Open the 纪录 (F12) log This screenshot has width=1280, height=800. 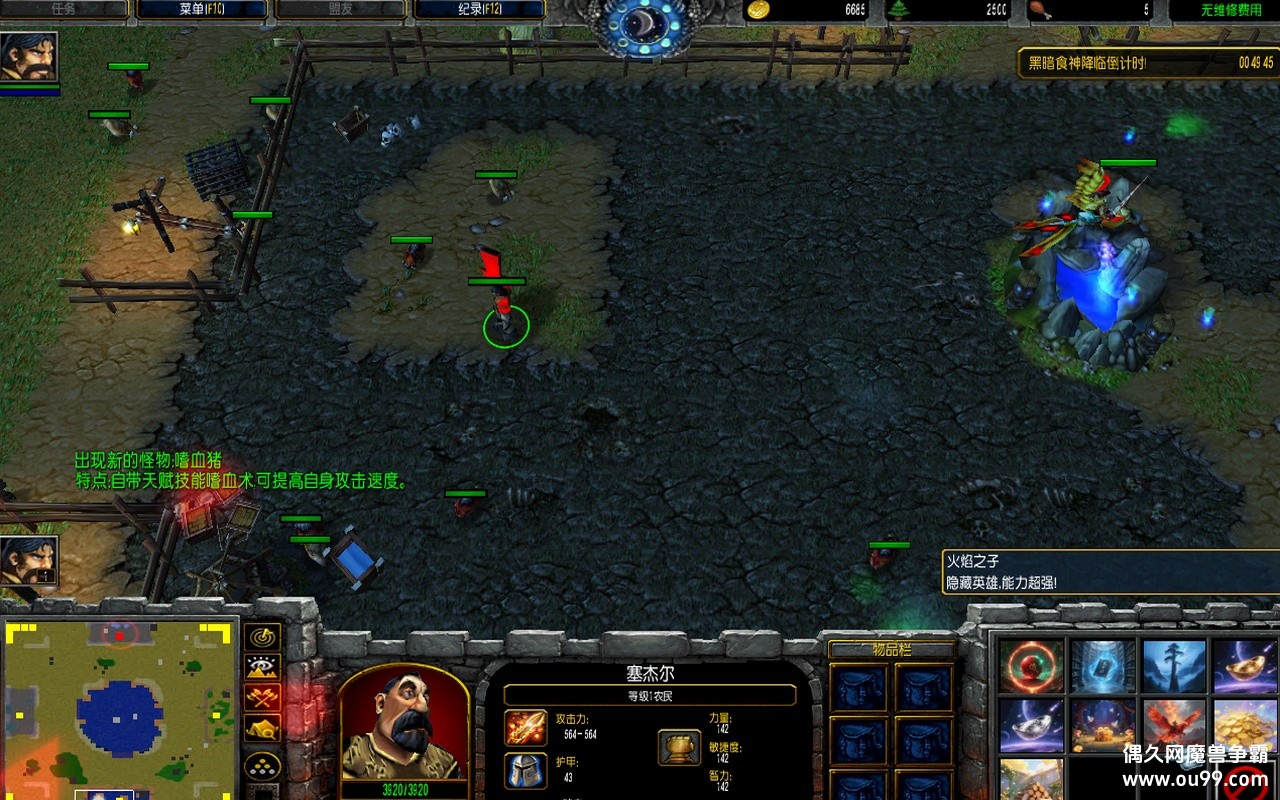coord(479,10)
